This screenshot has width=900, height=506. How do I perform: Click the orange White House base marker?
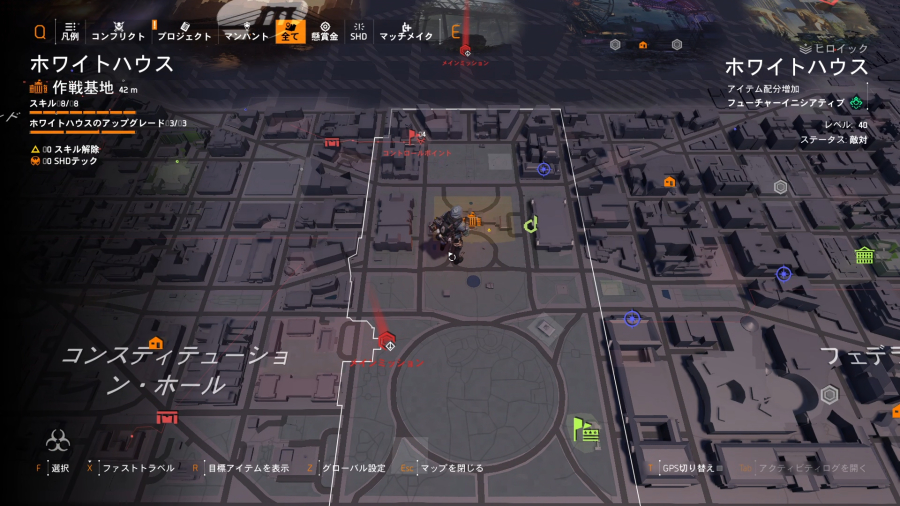click(x=474, y=219)
